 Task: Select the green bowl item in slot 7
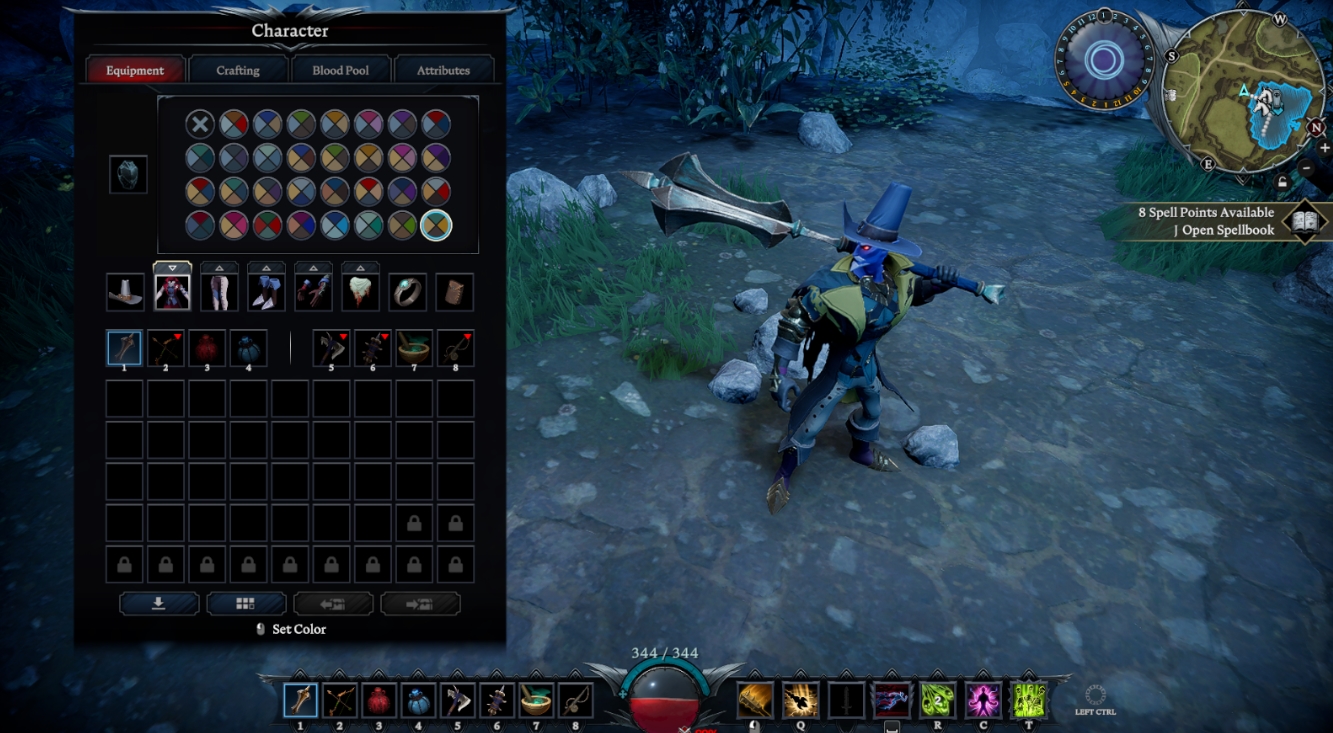[414, 348]
